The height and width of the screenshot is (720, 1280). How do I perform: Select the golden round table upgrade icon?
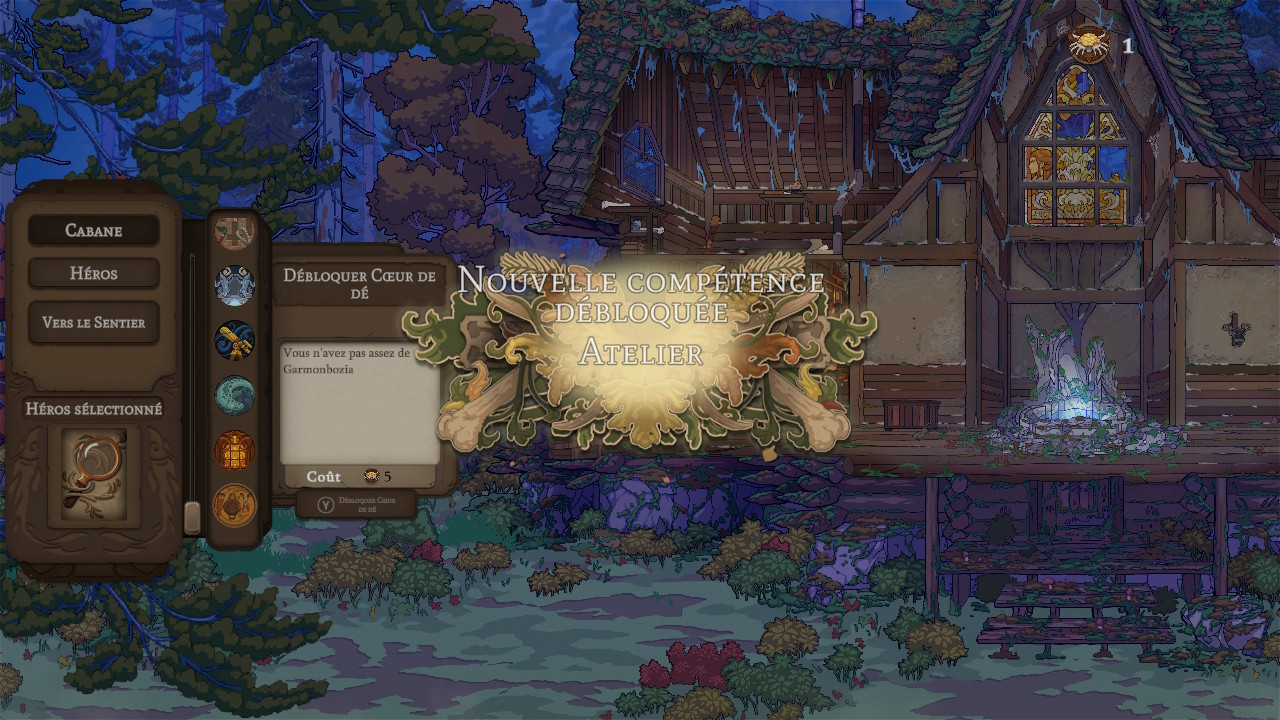(235, 505)
